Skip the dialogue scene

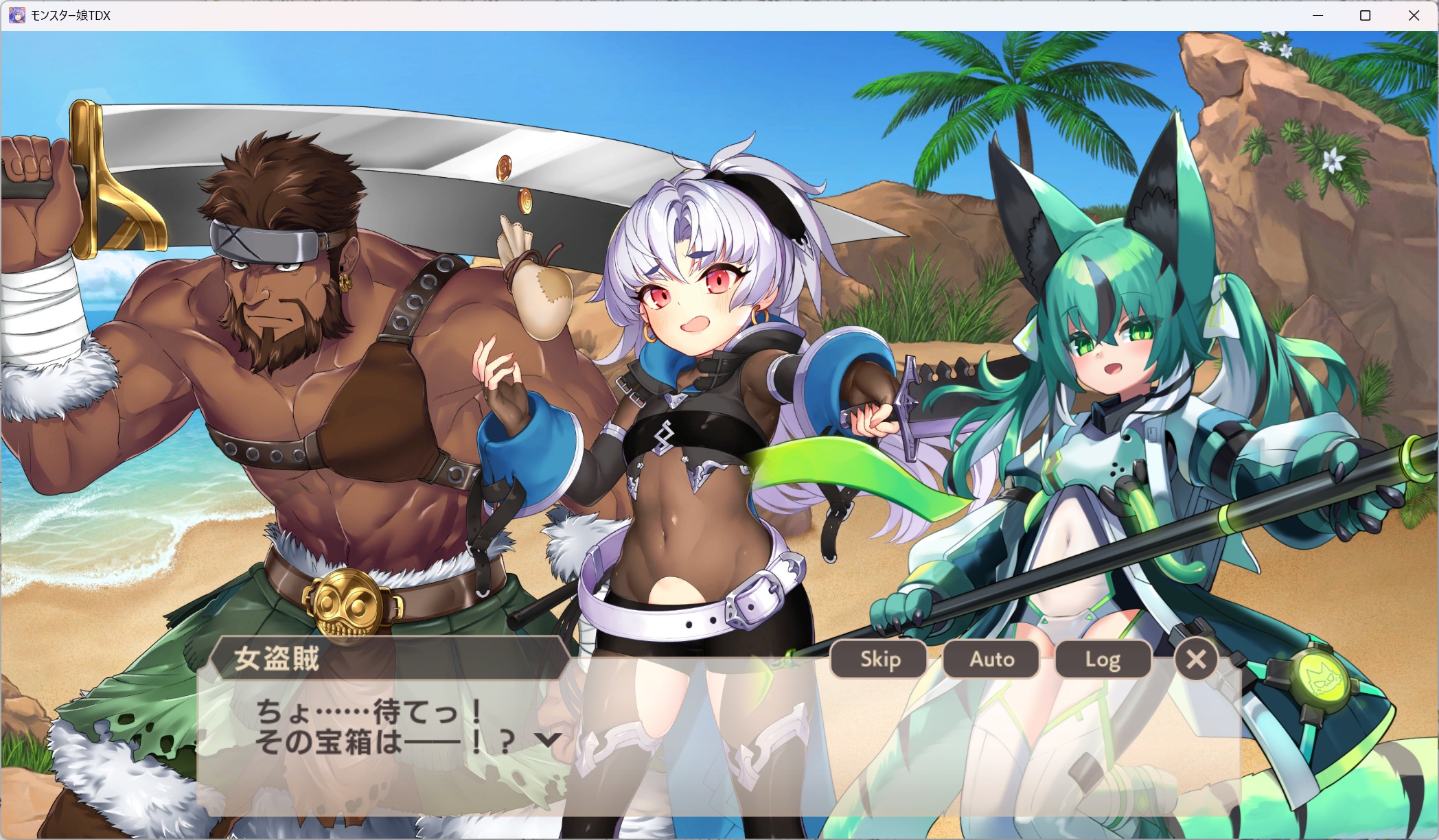[879, 660]
